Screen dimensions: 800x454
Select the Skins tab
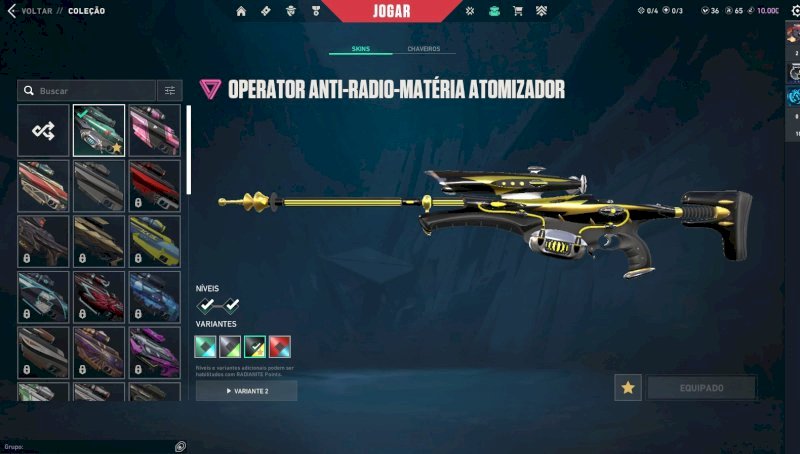pos(359,48)
